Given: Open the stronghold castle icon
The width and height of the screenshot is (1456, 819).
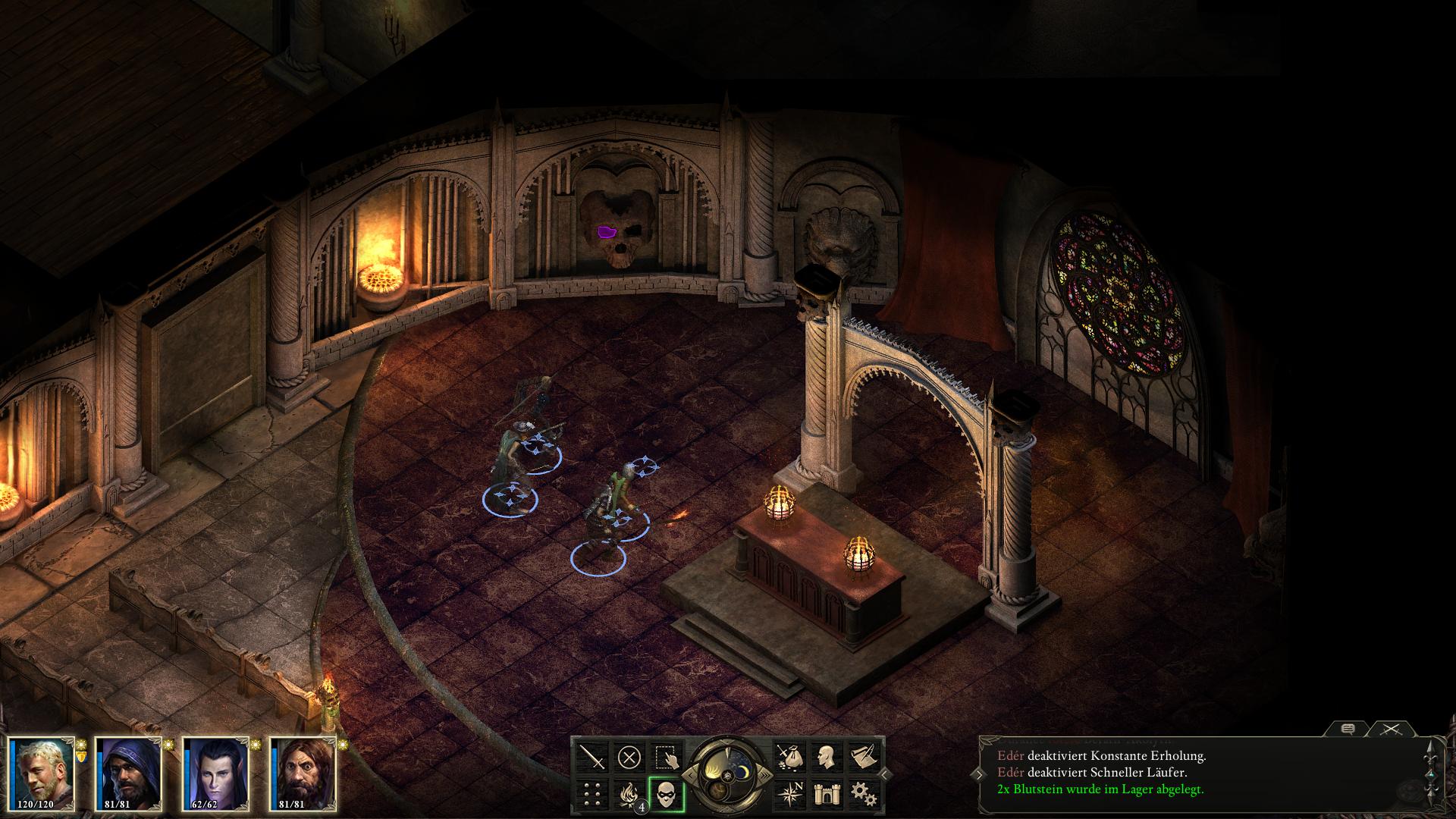Looking at the screenshot, I should tap(826, 794).
